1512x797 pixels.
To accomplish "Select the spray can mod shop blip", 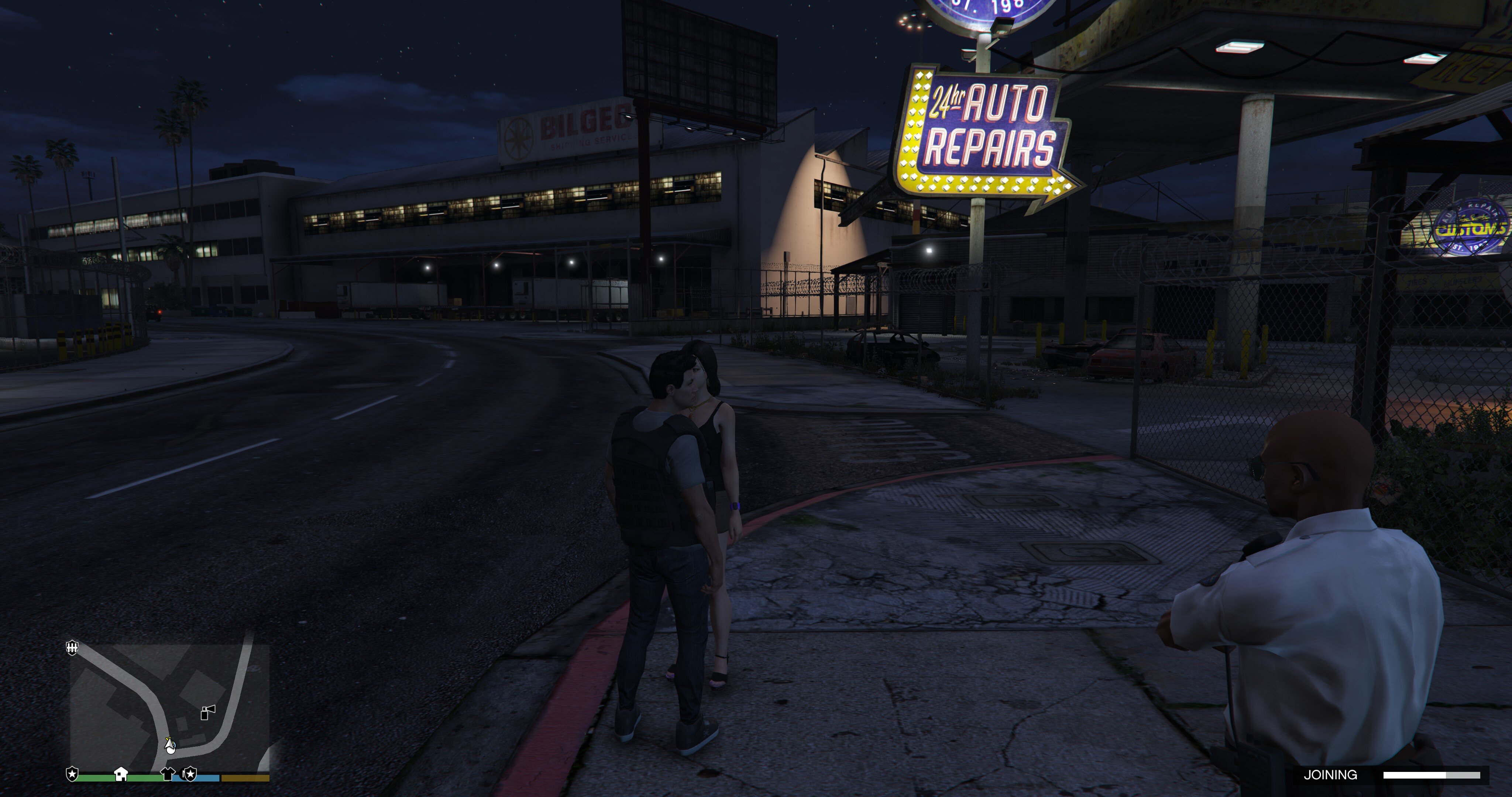I will click(x=208, y=712).
